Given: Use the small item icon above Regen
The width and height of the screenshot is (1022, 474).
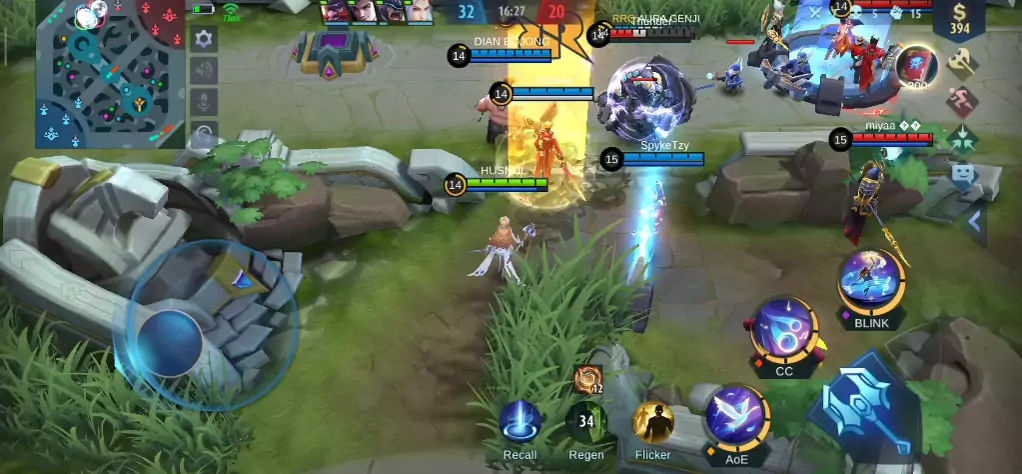Looking at the screenshot, I should click(x=586, y=379).
